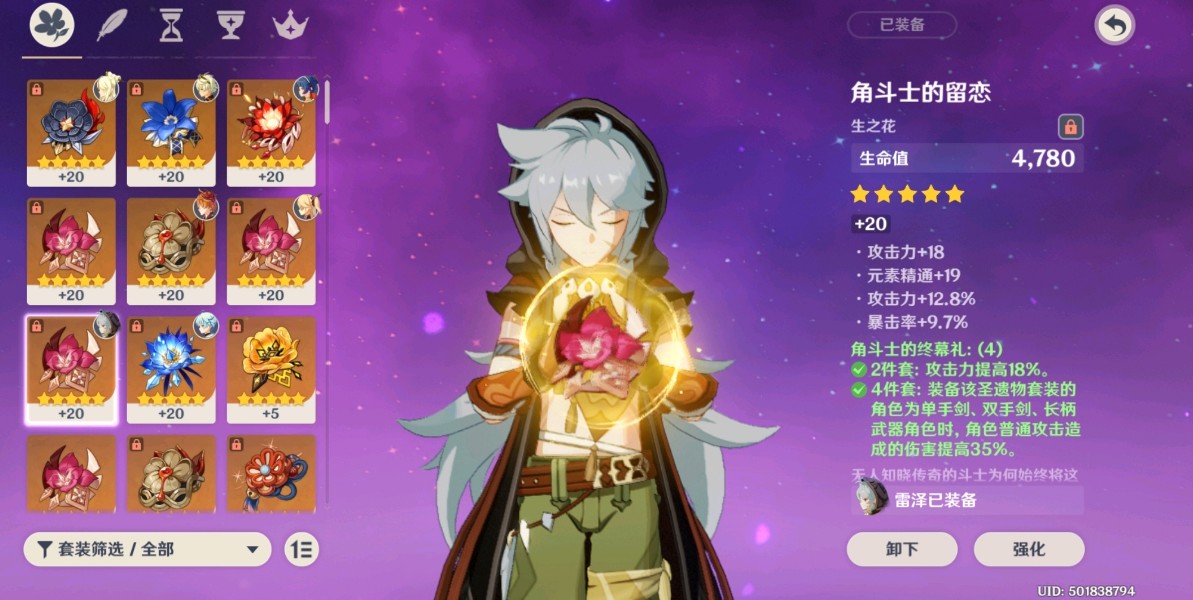Unequip artifact with the 卸下 button
The height and width of the screenshot is (600, 1193).
(x=901, y=549)
